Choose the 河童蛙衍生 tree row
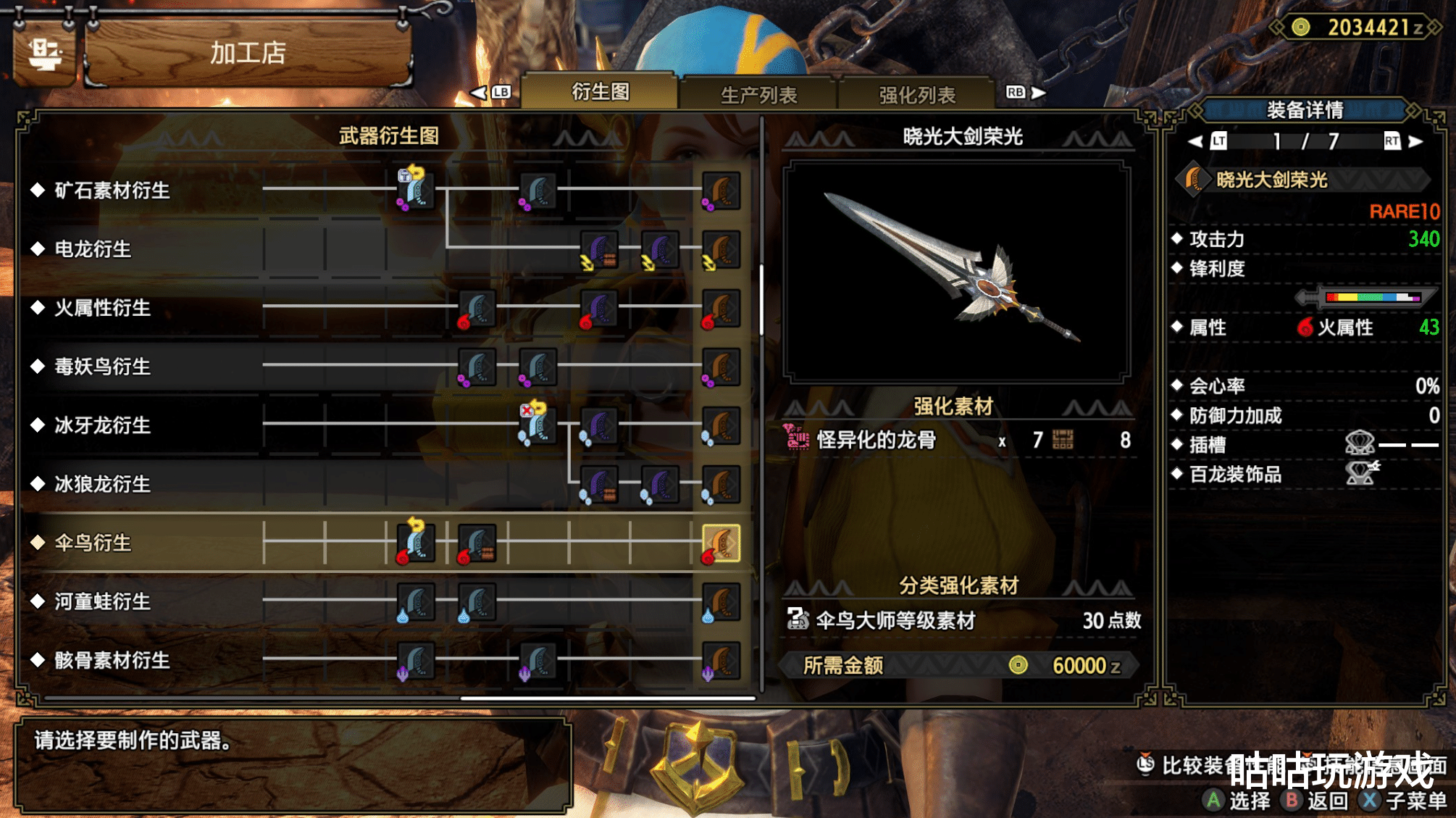The width and height of the screenshot is (1456, 818). (102, 601)
